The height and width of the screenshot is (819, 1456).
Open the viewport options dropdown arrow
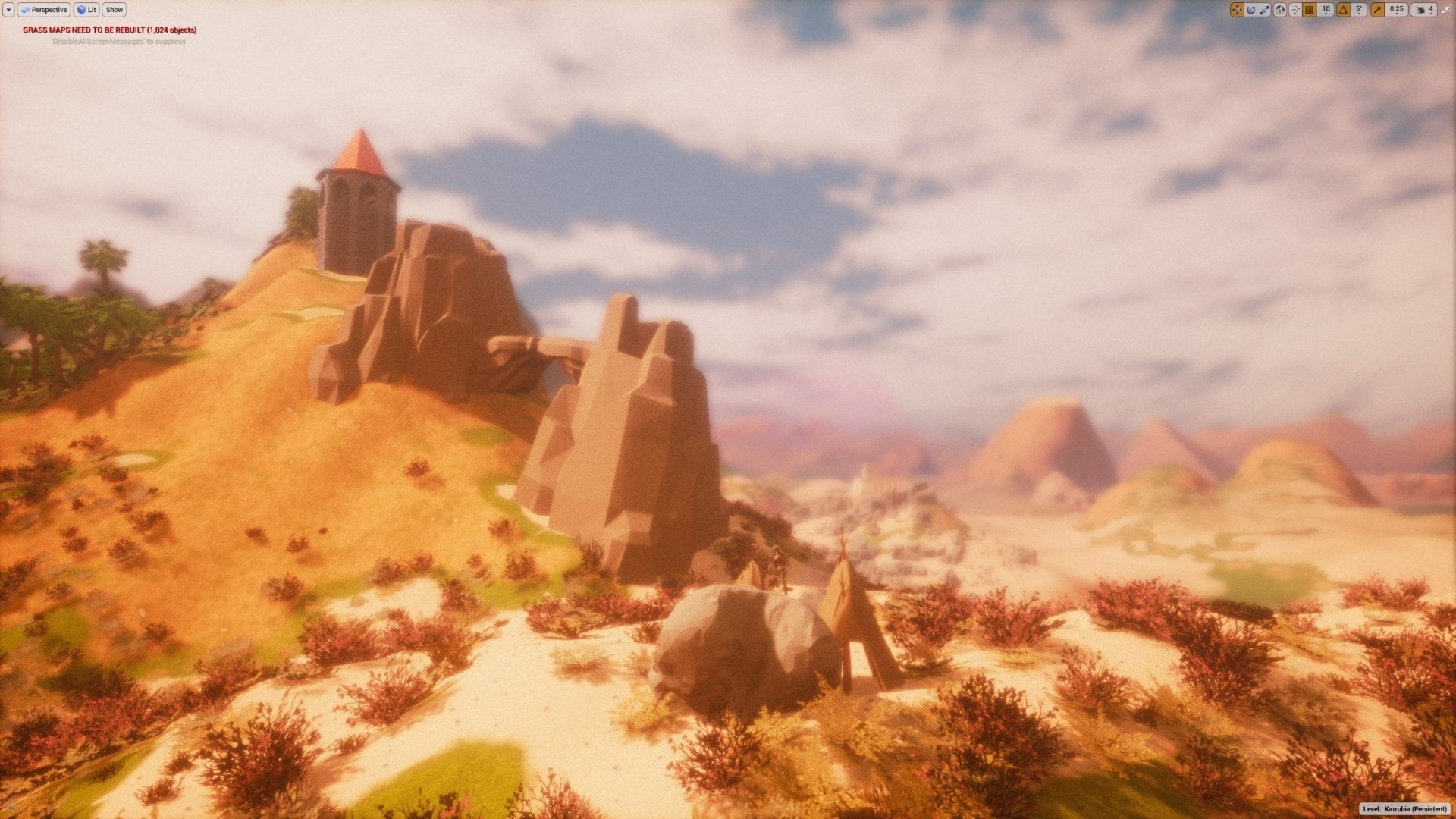click(x=8, y=10)
